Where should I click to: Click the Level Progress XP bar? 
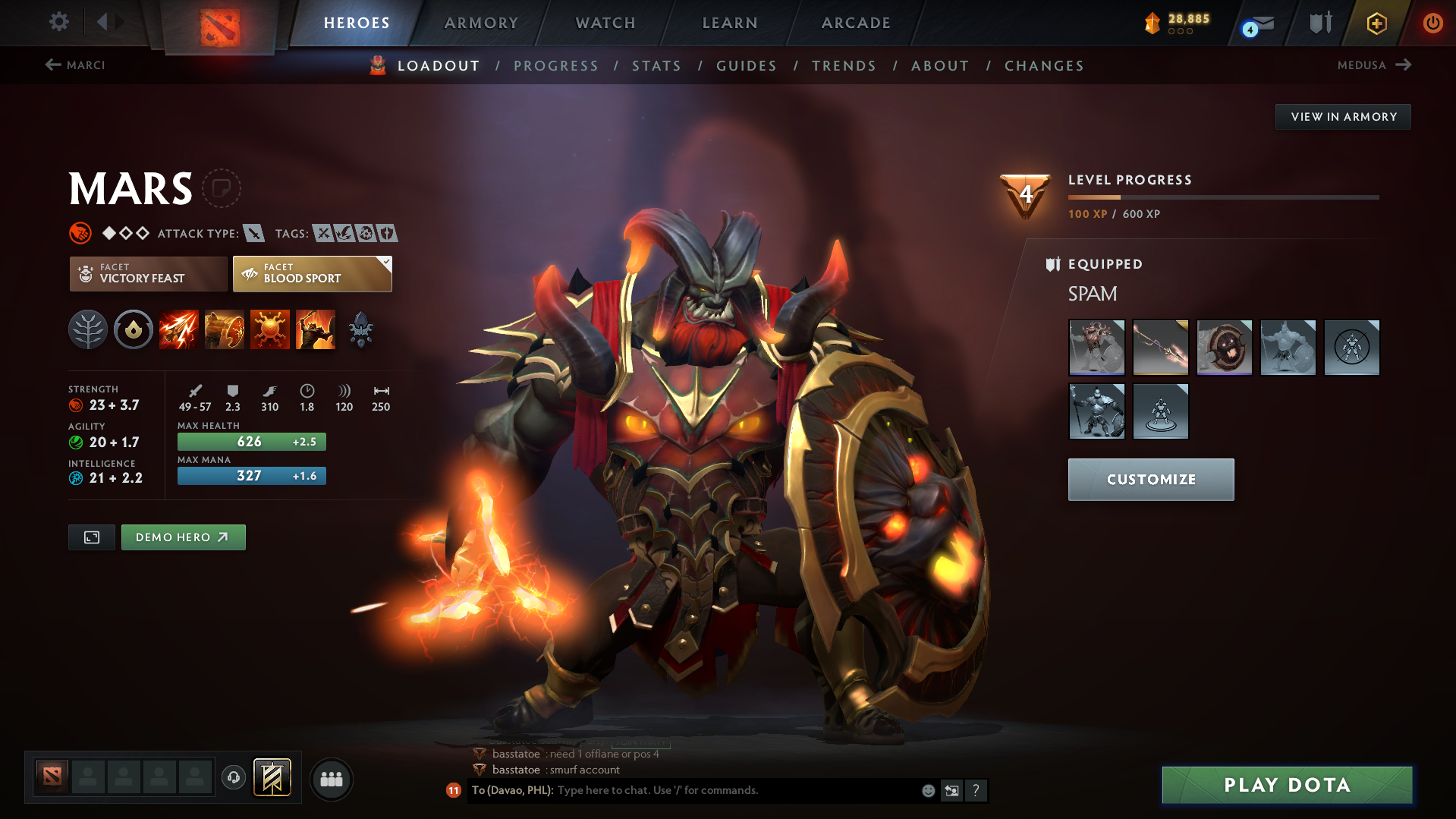click(1223, 197)
